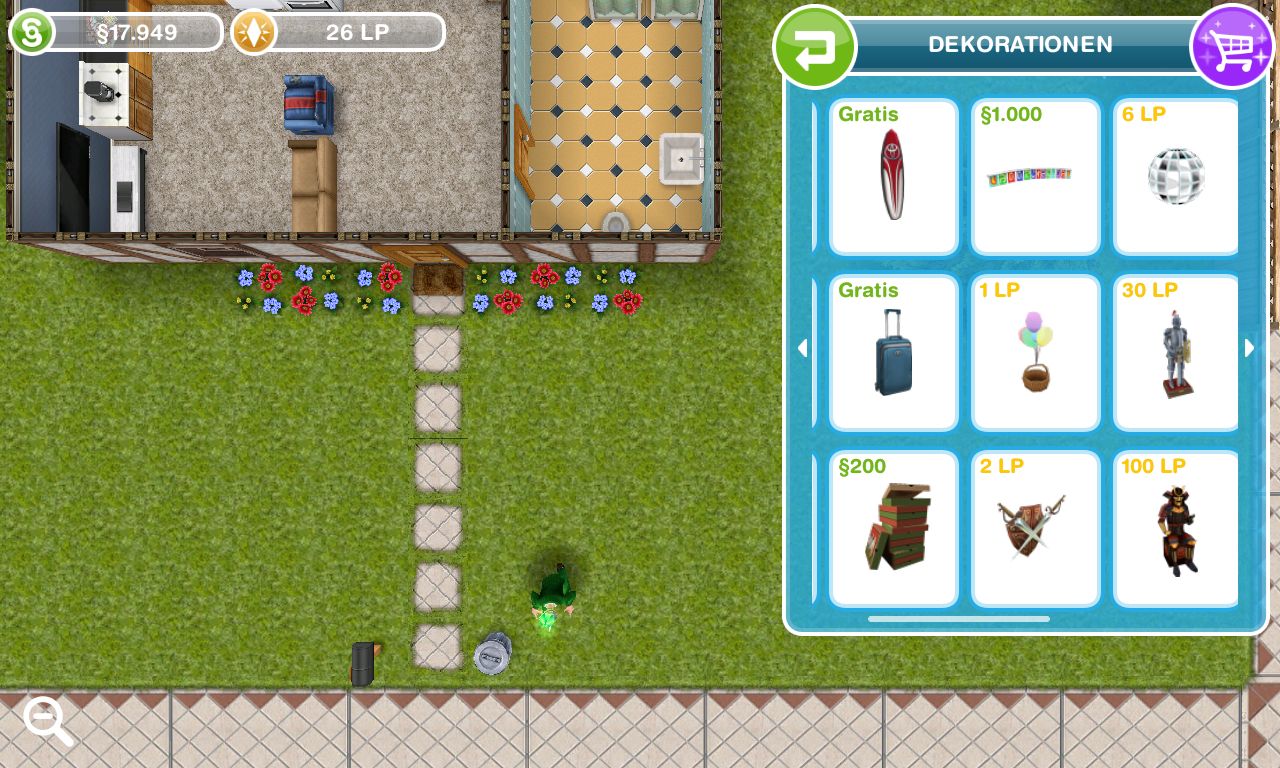
Task: Select the 30 LP knight armor statue
Action: 1175,353
